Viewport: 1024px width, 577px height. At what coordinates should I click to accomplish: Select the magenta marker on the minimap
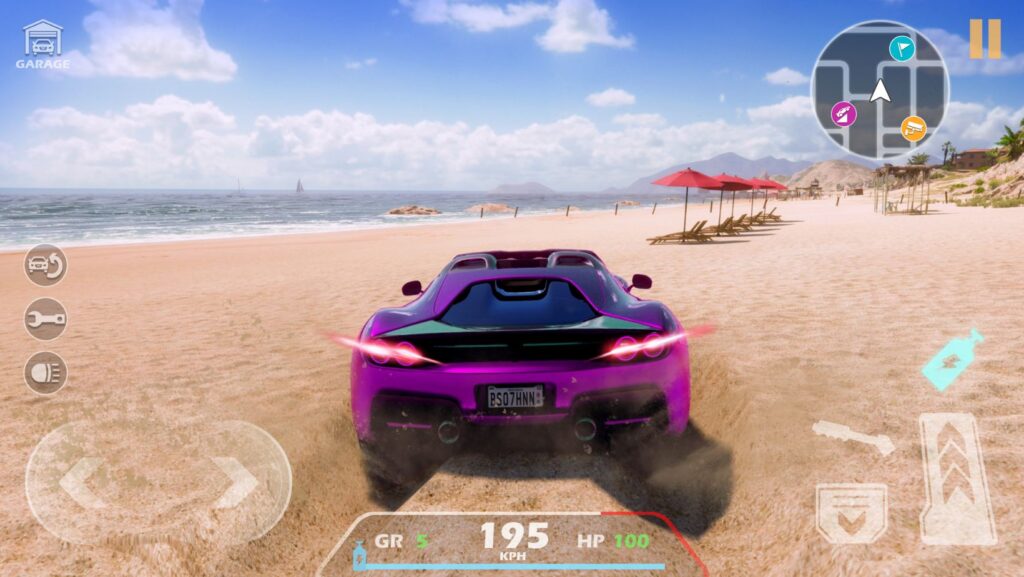click(x=845, y=114)
